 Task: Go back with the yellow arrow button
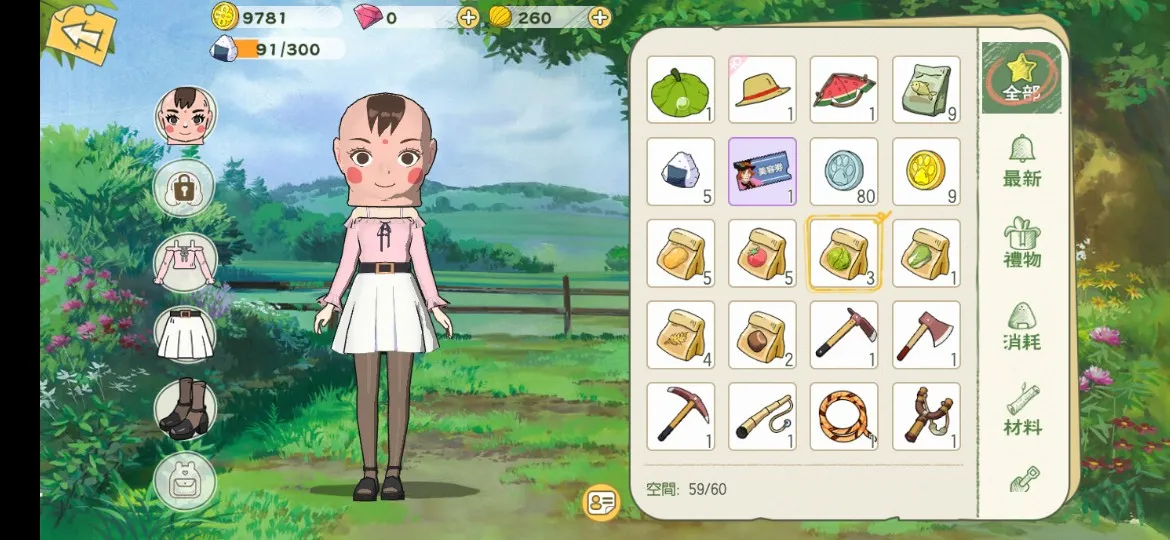(80, 34)
